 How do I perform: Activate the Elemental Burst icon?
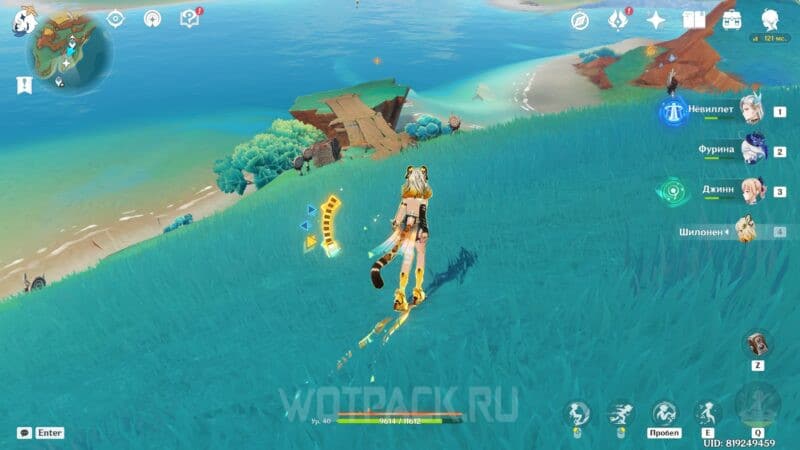tap(756, 407)
